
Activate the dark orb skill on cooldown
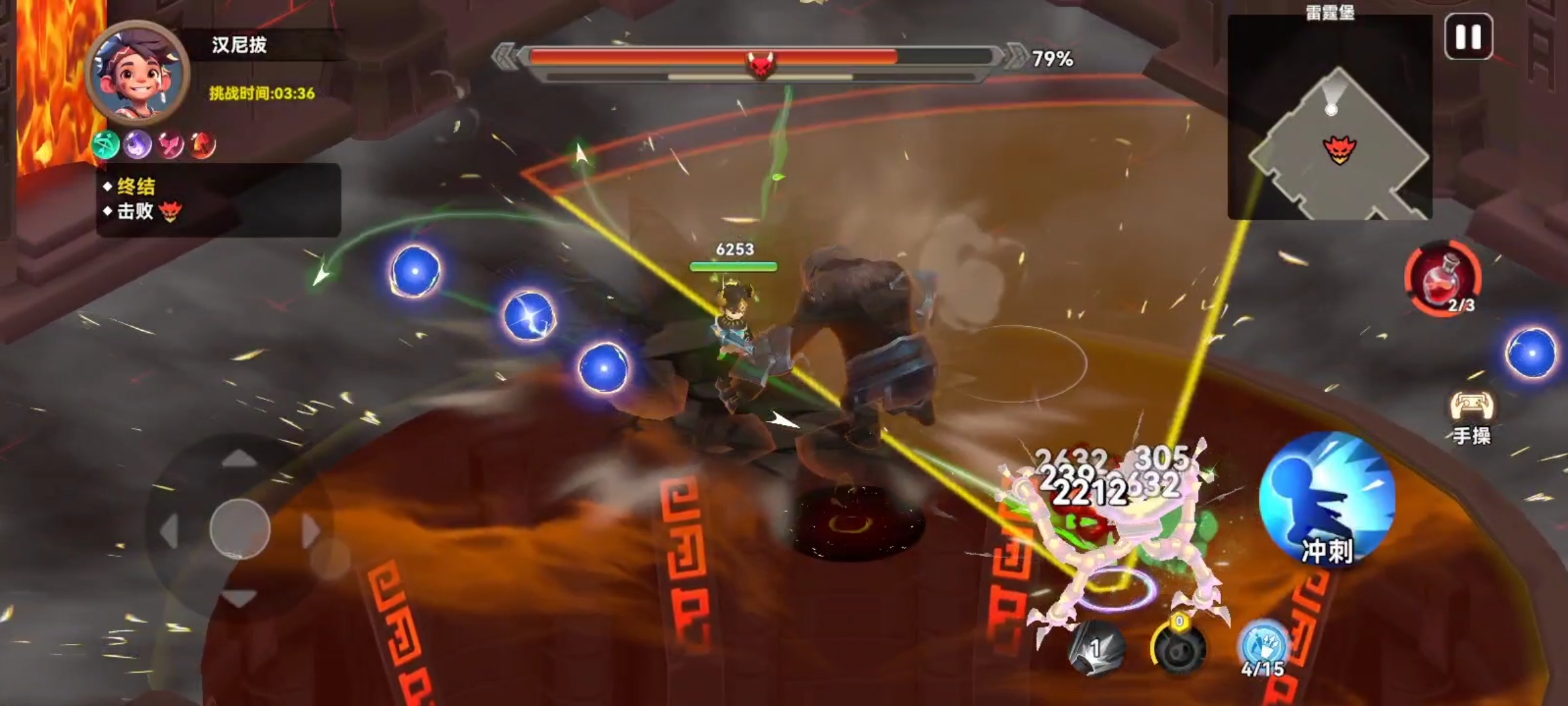coord(1179,648)
